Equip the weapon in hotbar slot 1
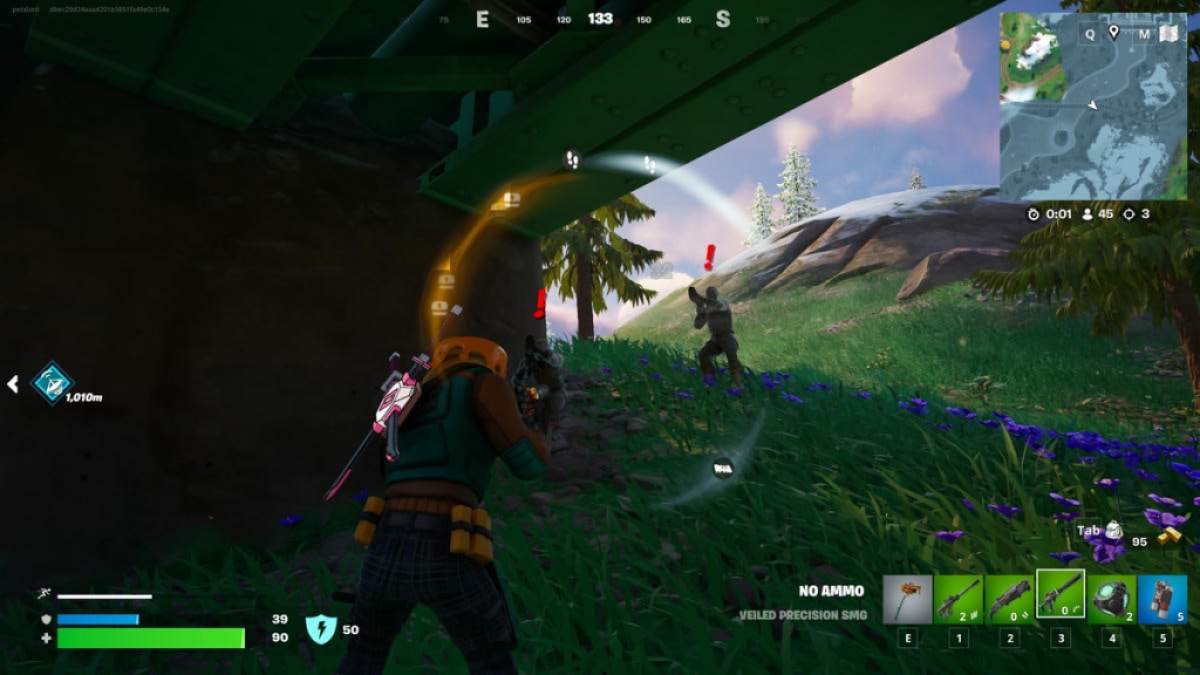Screen dimensions: 1200x675 tap(958, 599)
